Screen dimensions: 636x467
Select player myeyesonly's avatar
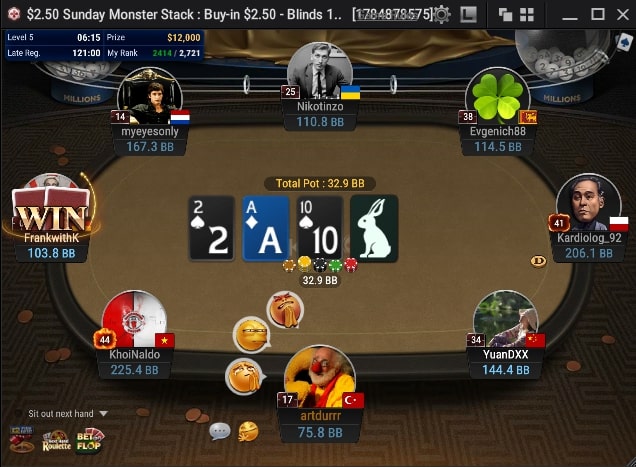pyautogui.click(x=149, y=97)
